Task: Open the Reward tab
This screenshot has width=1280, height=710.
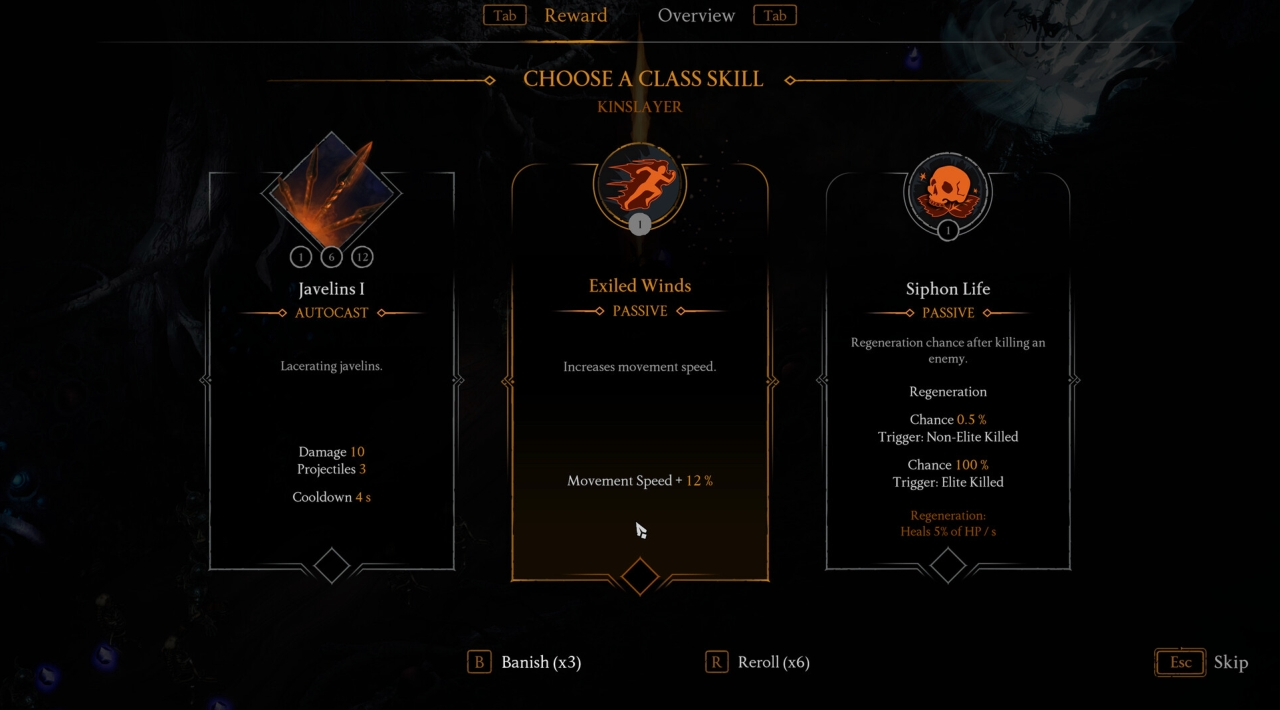Action: click(575, 16)
